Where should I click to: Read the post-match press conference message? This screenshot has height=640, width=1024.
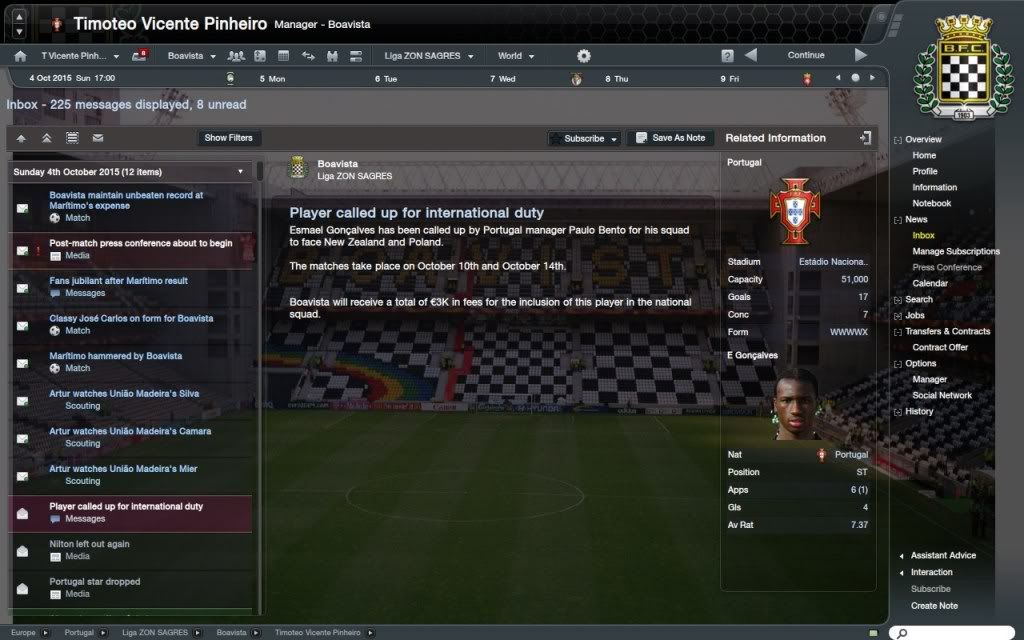140,243
